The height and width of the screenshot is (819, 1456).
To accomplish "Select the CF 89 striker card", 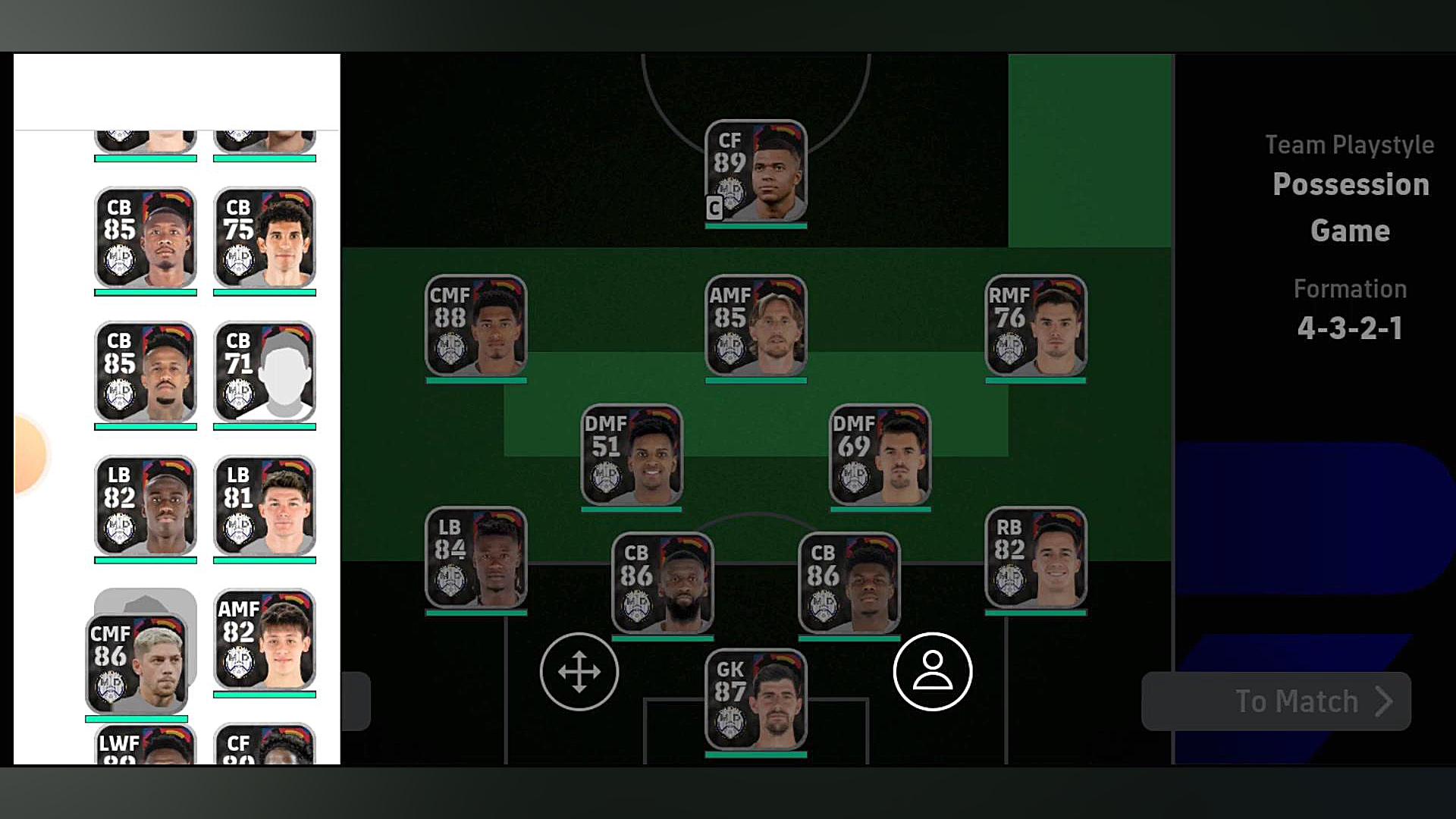I will [x=755, y=171].
